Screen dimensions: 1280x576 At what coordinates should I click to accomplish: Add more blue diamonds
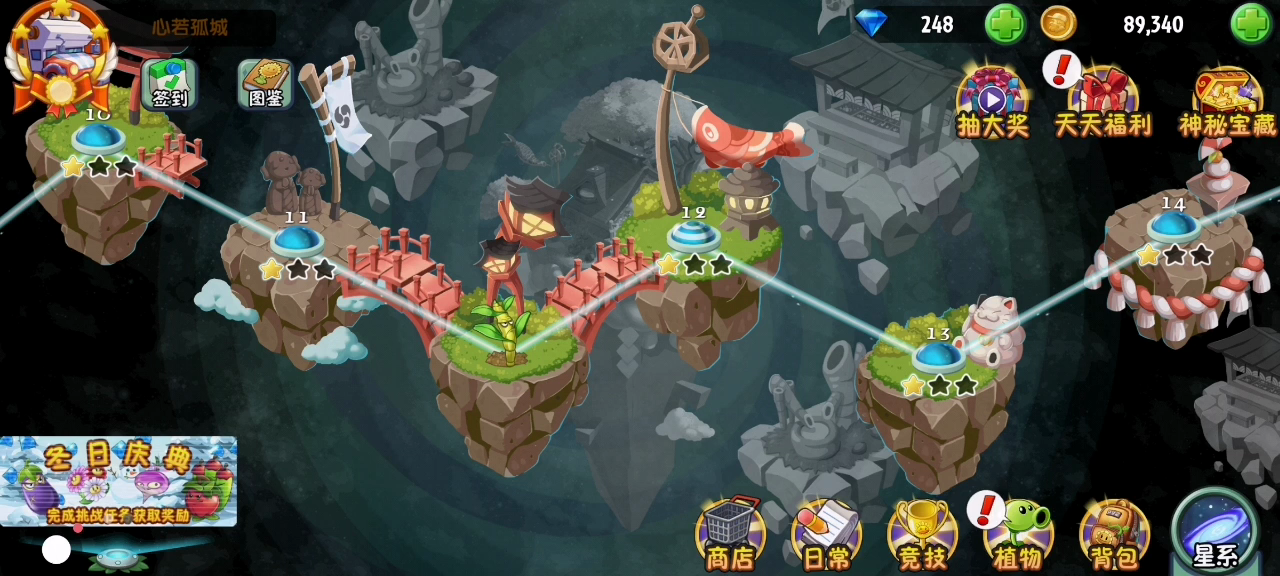coord(1004,24)
